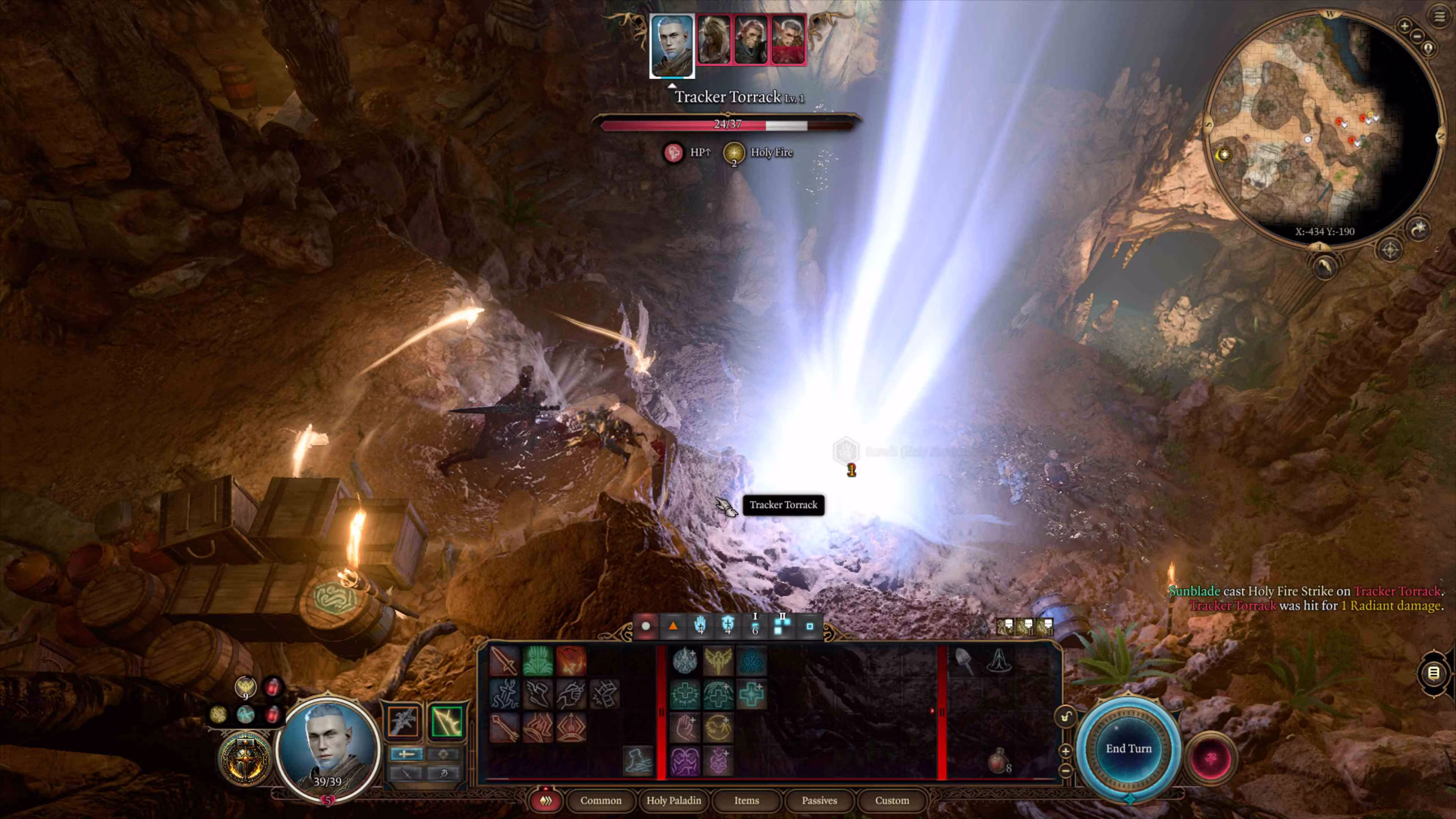This screenshot has height=819, width=1456.
Task: Show the Items hotbar tab
Action: pos(746,800)
